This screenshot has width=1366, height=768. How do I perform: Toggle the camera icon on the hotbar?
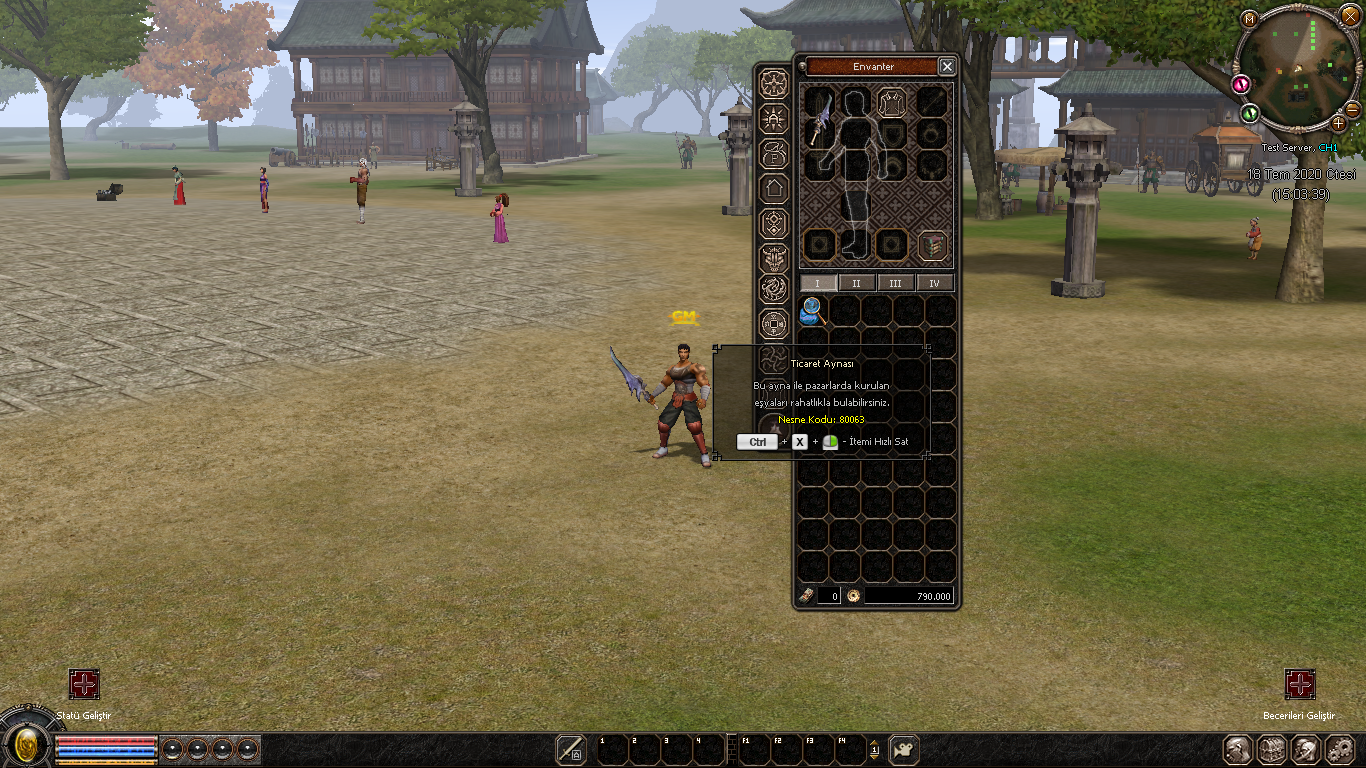pyautogui.click(x=904, y=749)
